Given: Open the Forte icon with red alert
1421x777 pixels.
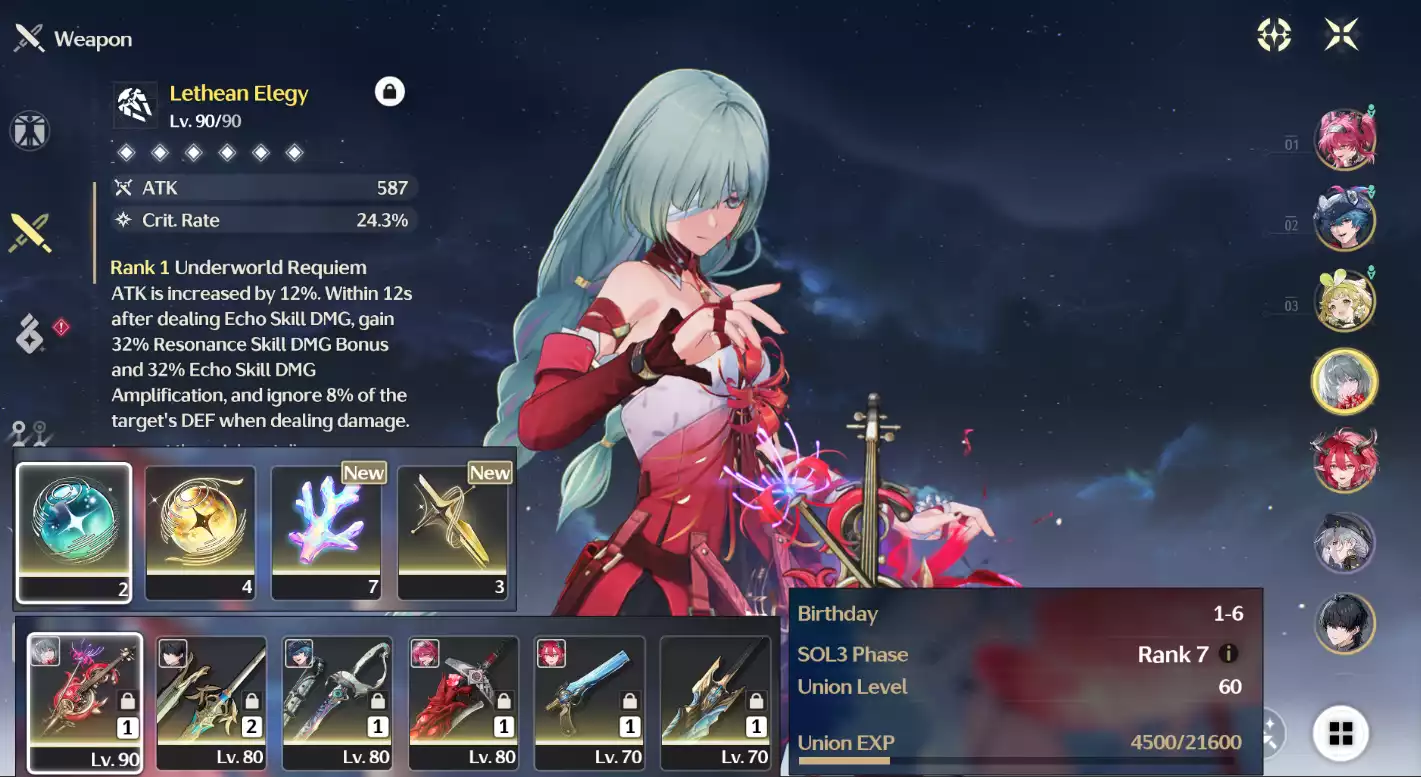Looking at the screenshot, I should 30,335.
